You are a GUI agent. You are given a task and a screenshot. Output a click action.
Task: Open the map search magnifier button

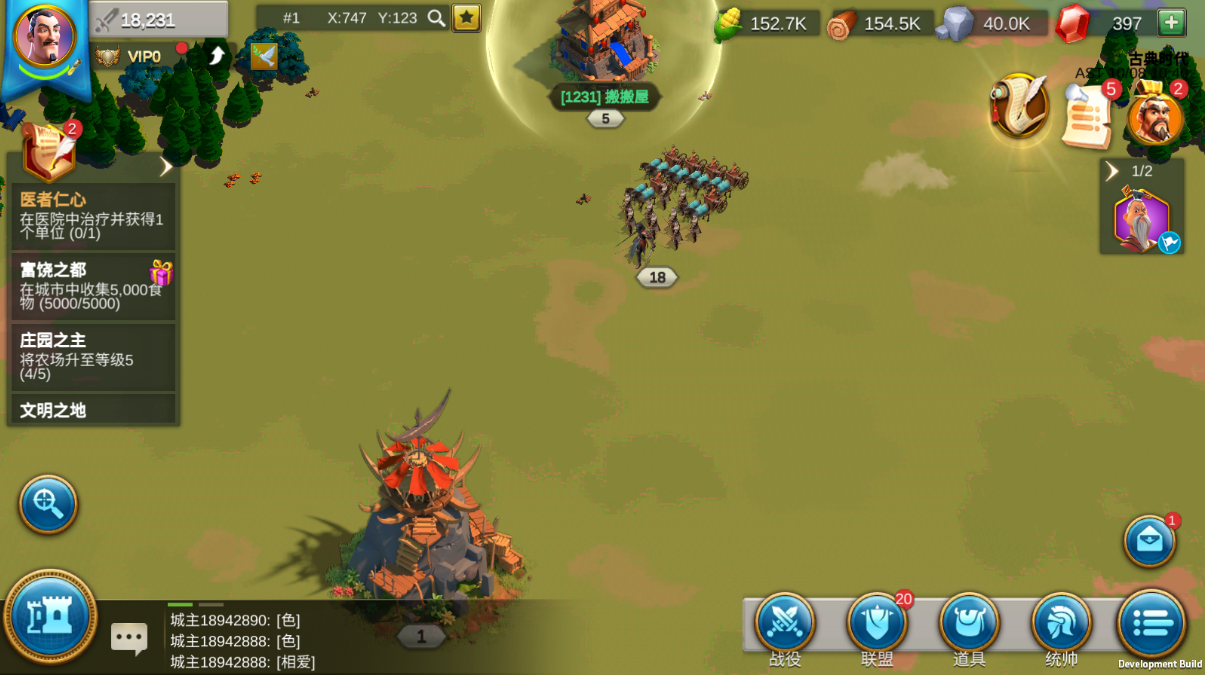48,504
